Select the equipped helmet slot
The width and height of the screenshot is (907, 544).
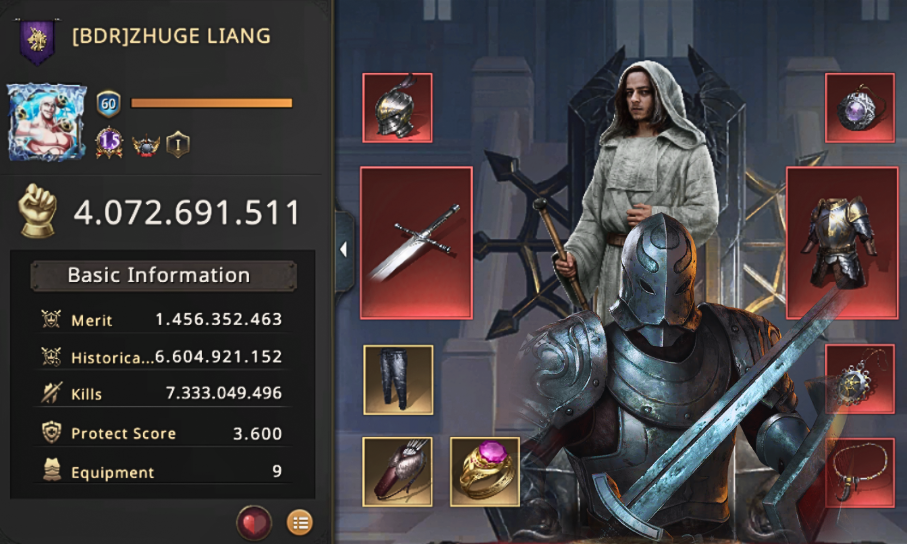pyautogui.click(x=397, y=108)
